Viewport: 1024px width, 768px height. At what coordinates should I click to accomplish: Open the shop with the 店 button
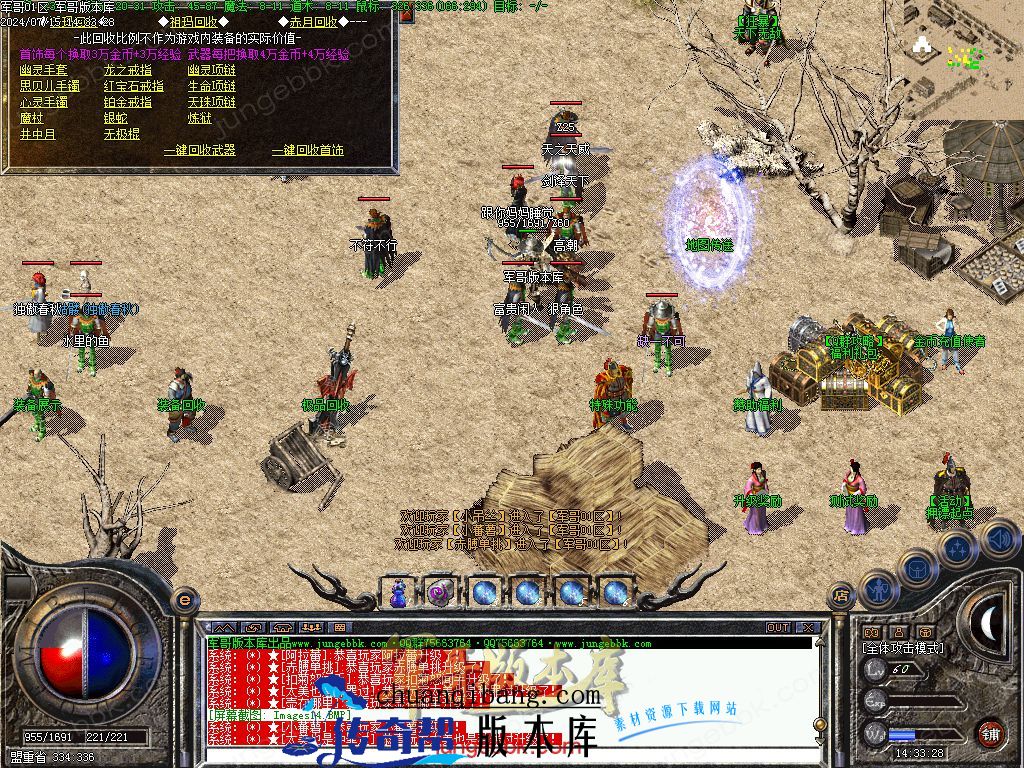[x=841, y=597]
